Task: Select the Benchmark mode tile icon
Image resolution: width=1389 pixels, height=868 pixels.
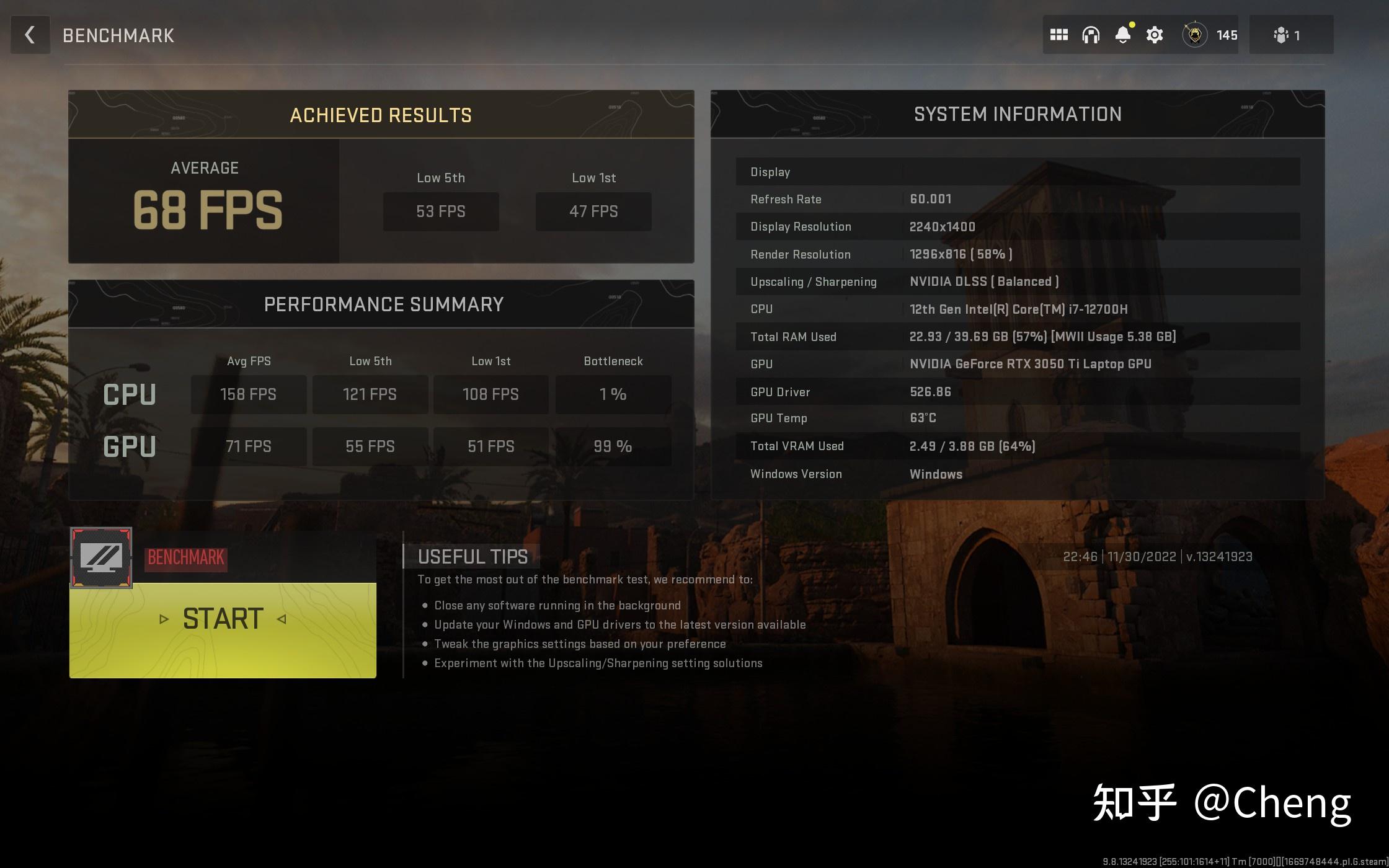Action: pos(101,557)
